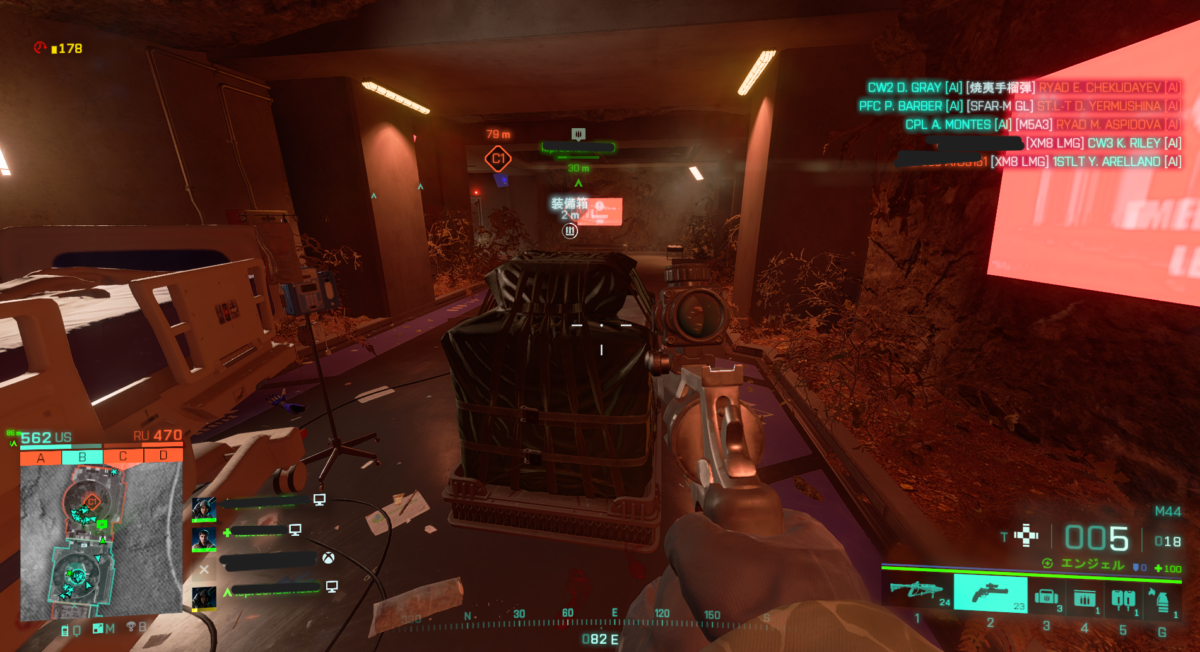Select capture point B indicator
Screen dimensions: 1200x652
click(81, 457)
